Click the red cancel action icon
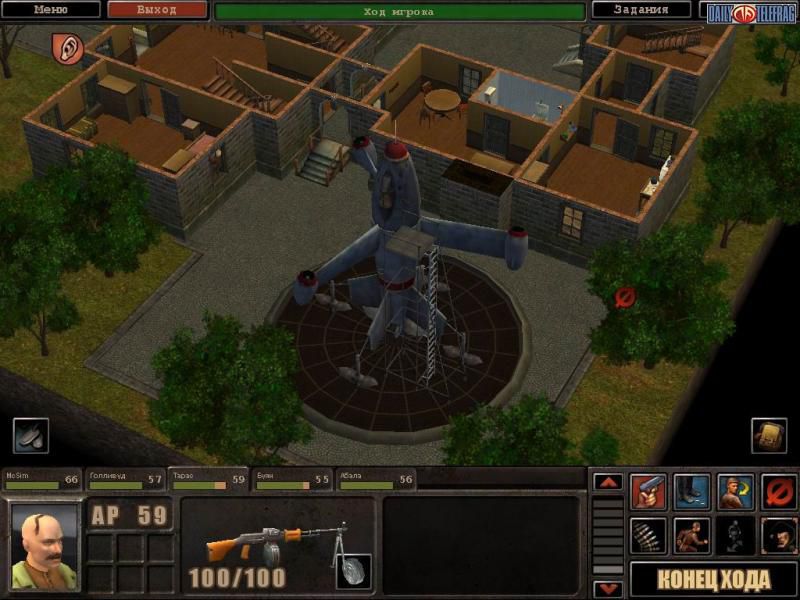 click(778, 491)
